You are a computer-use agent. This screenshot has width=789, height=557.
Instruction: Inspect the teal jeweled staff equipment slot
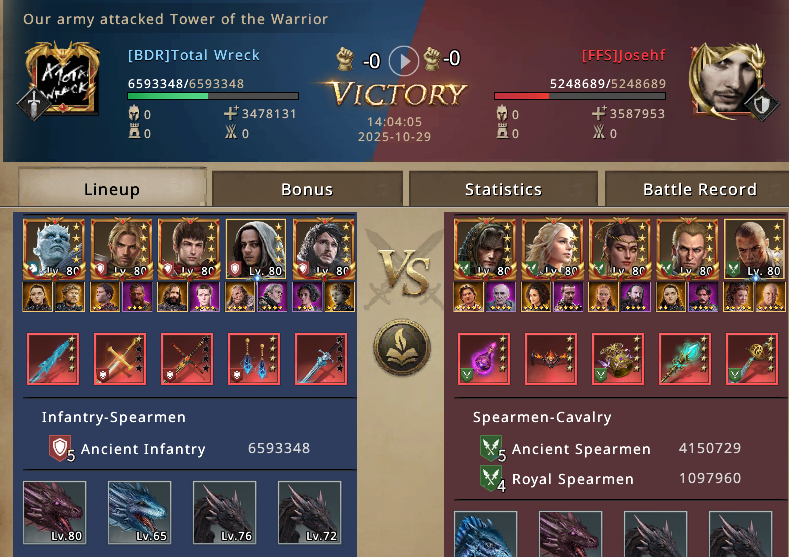(x=685, y=359)
